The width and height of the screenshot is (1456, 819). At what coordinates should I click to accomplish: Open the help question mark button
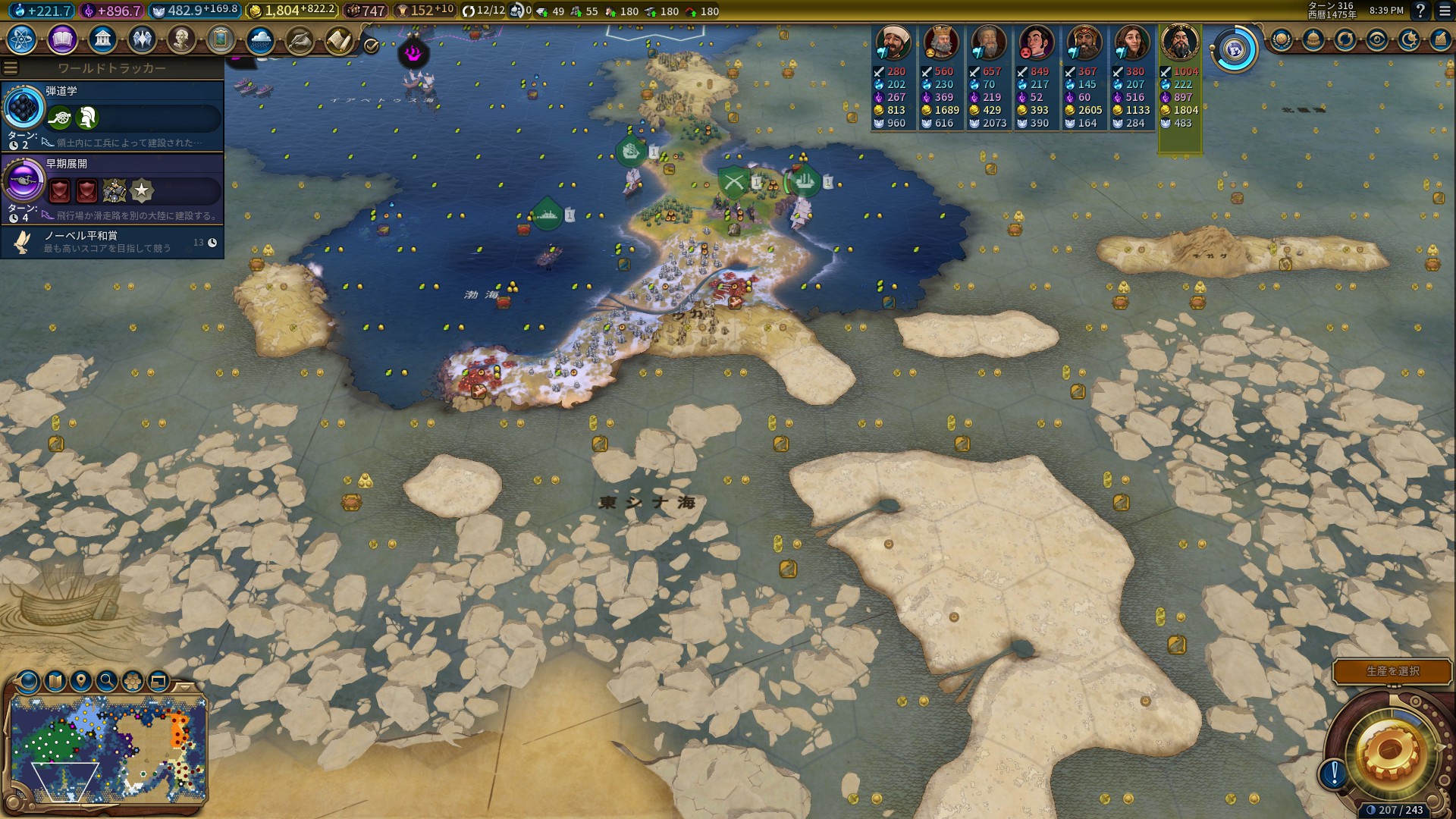pyautogui.click(x=1420, y=11)
